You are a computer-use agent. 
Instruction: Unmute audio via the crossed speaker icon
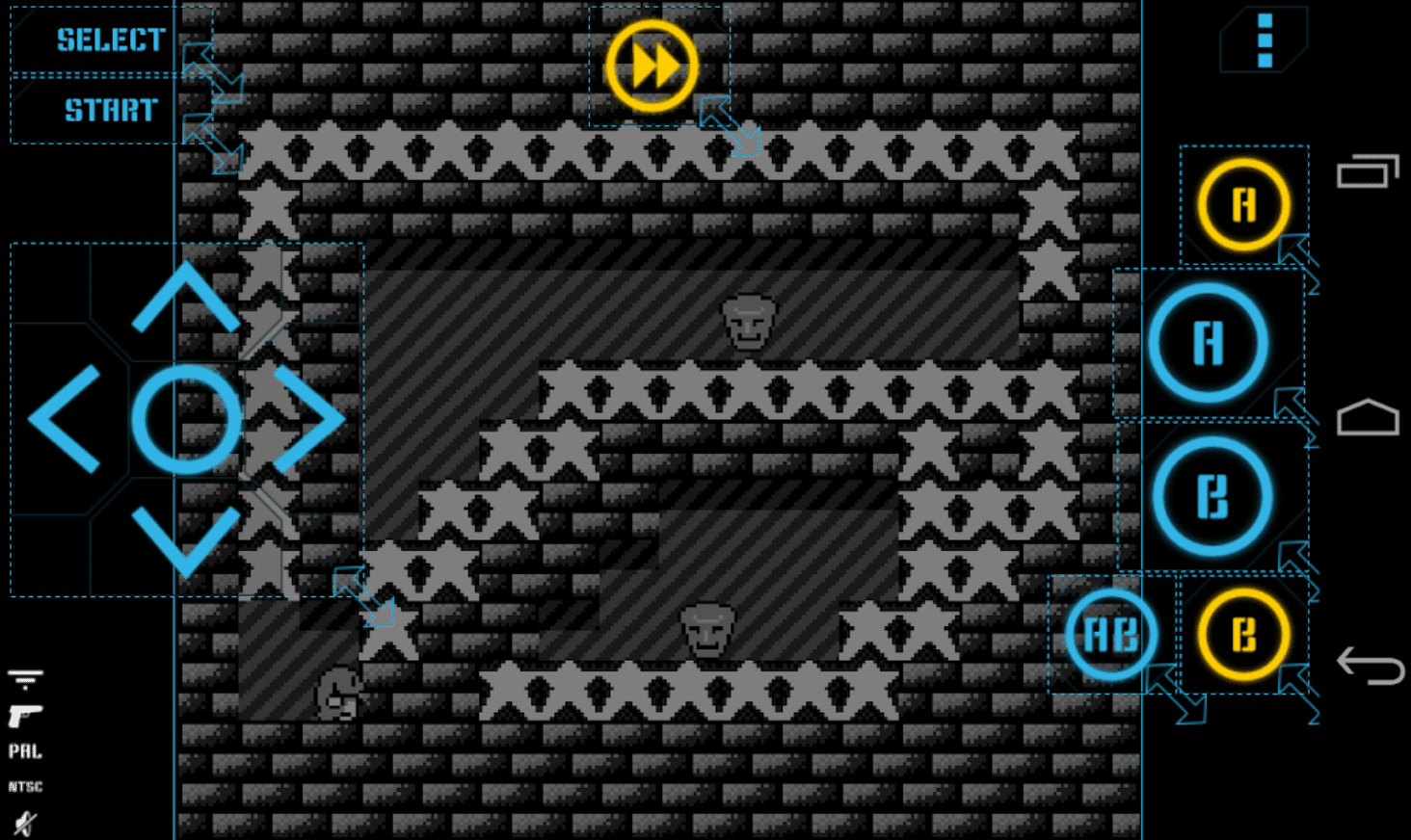pos(25,822)
